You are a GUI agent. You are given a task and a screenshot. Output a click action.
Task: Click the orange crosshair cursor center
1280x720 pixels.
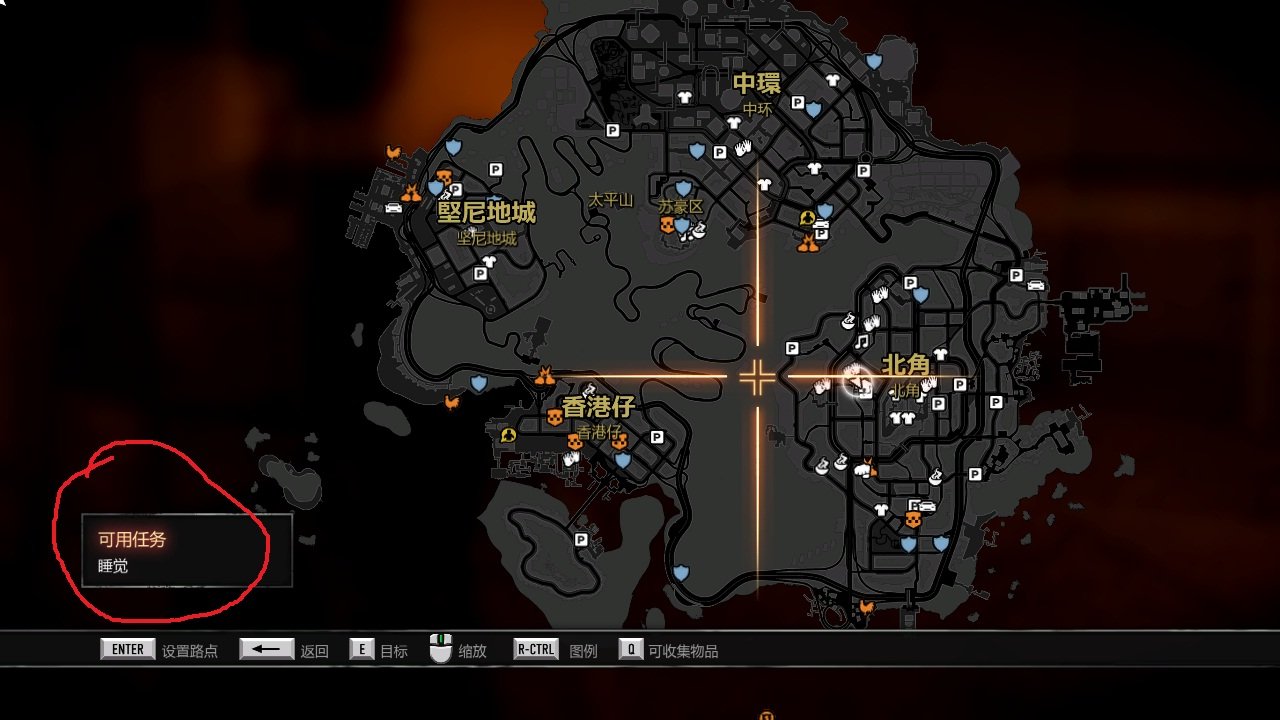pos(757,378)
